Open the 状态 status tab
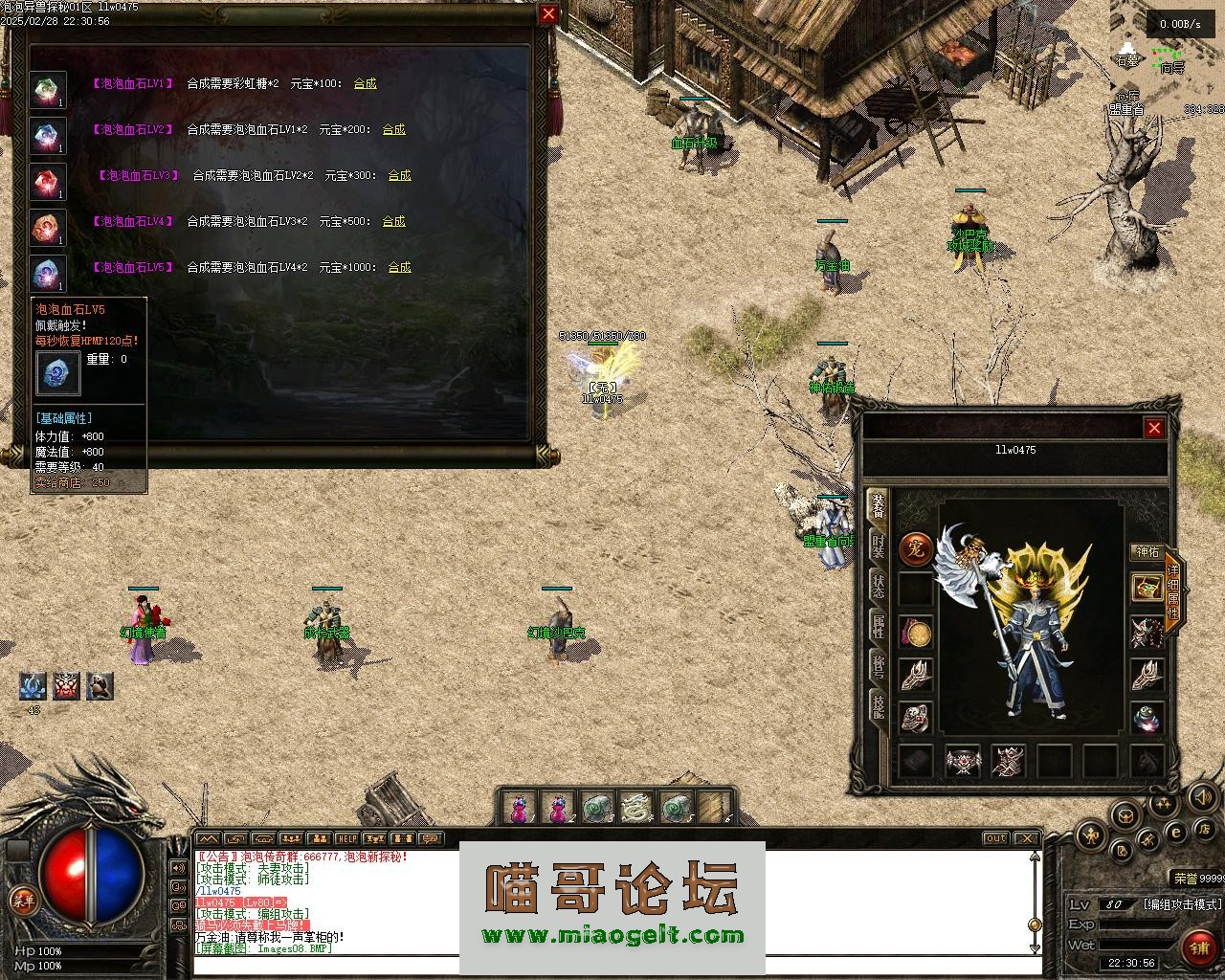Screen dimensions: 1225x980 [878, 586]
